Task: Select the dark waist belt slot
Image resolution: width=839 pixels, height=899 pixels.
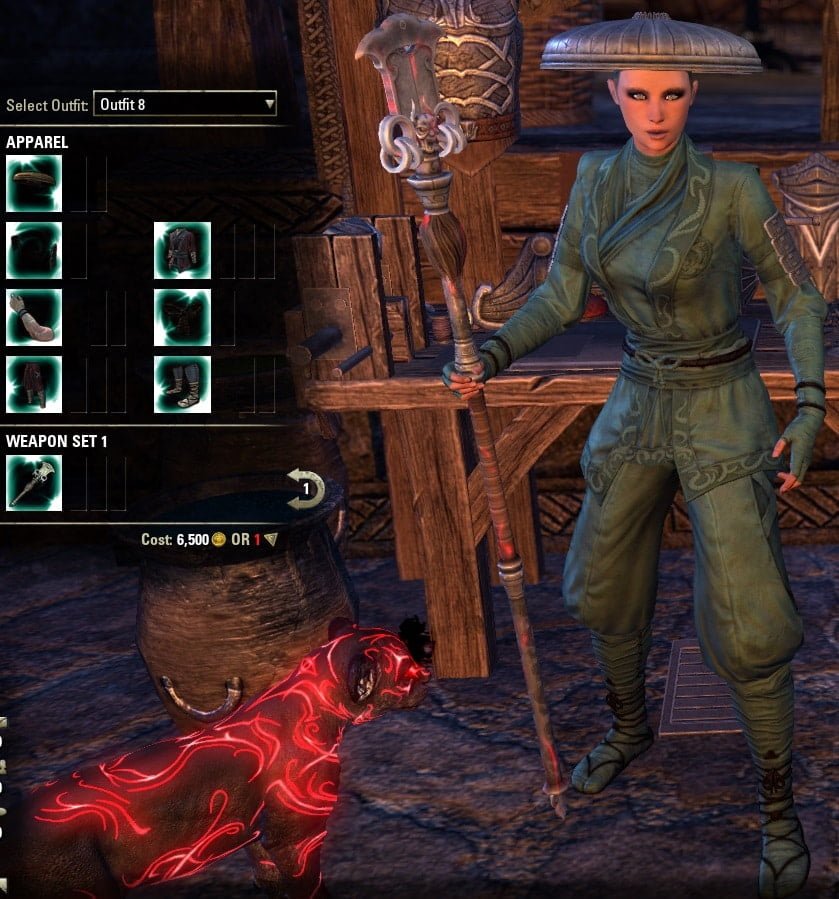Action: click(182, 317)
